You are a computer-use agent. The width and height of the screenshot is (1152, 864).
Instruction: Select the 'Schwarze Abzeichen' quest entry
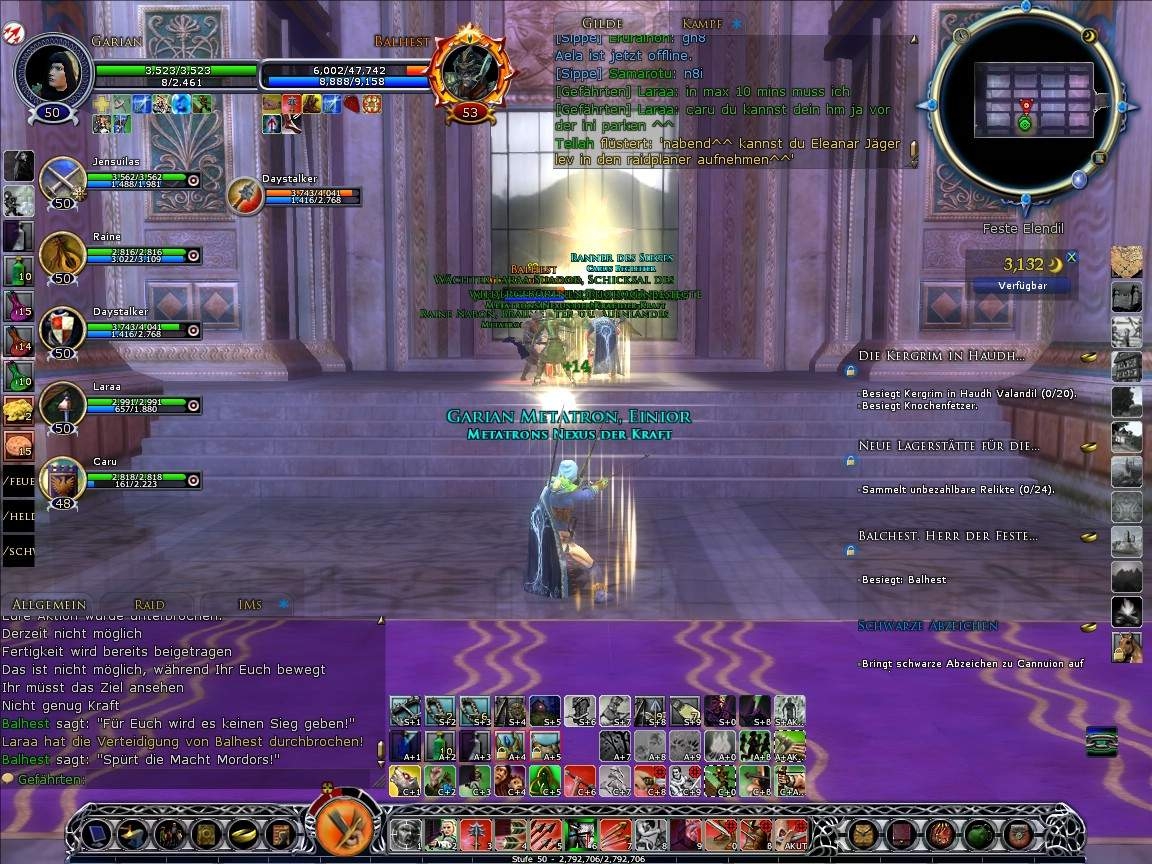pos(927,626)
